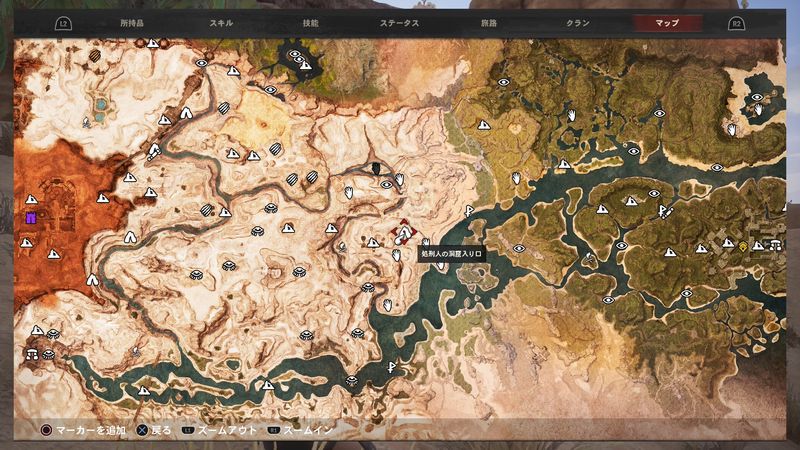Open the 所持品 inventory tab
The height and width of the screenshot is (450, 800).
131,22
